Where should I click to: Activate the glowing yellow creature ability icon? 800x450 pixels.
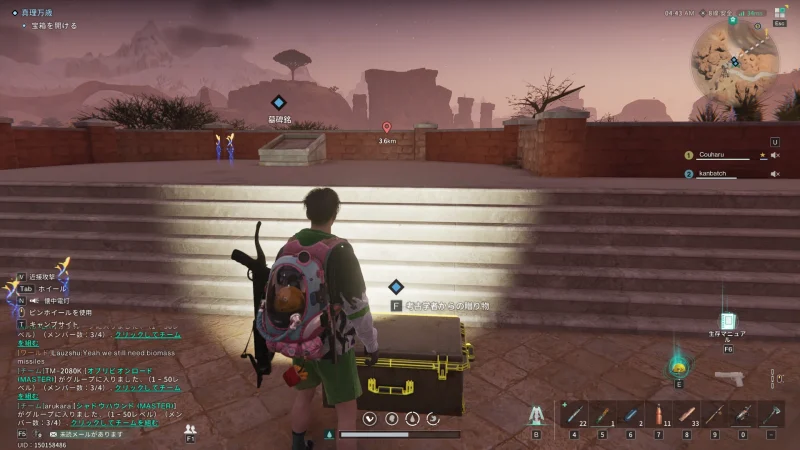coord(679,365)
